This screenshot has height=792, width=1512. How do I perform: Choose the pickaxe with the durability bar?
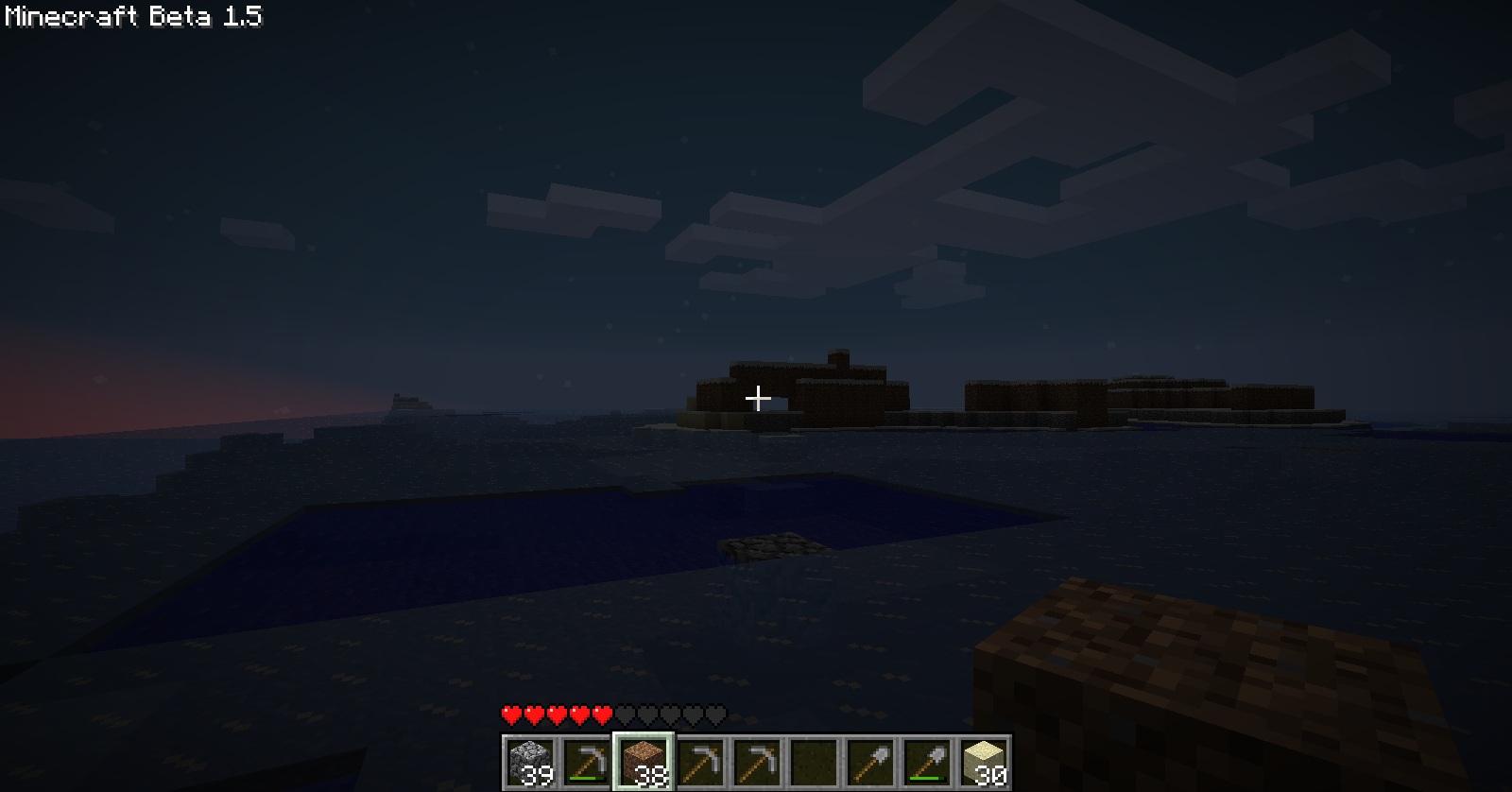tap(586, 762)
